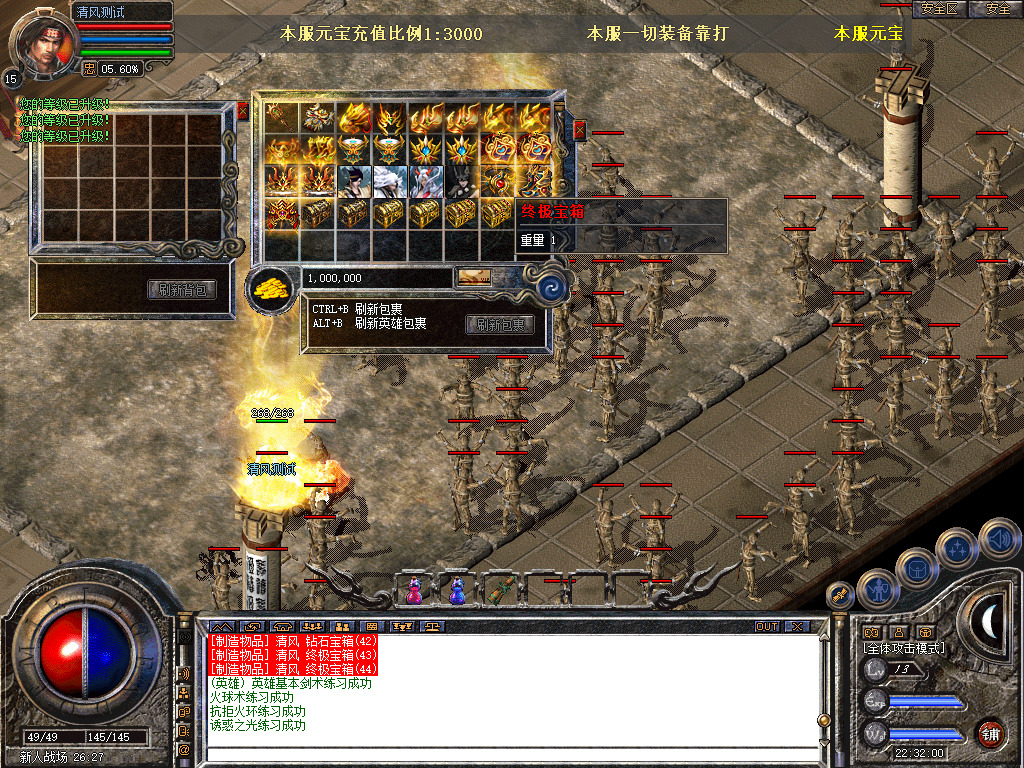Close the chat panel with the X button
1024x768 pixels.
click(796, 626)
